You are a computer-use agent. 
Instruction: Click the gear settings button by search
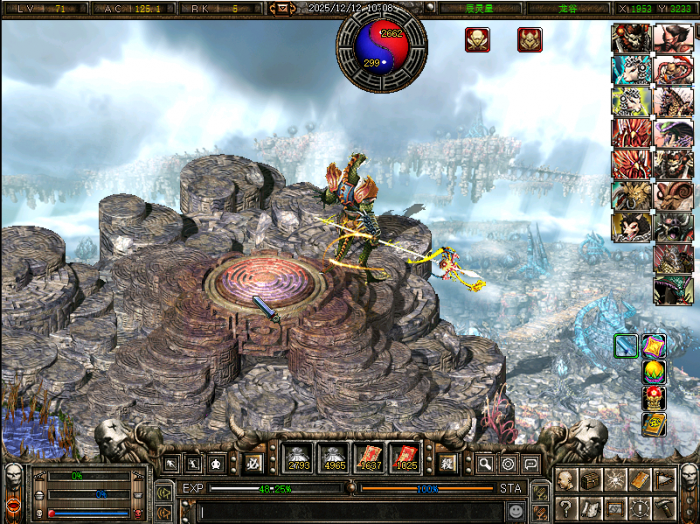507,464
